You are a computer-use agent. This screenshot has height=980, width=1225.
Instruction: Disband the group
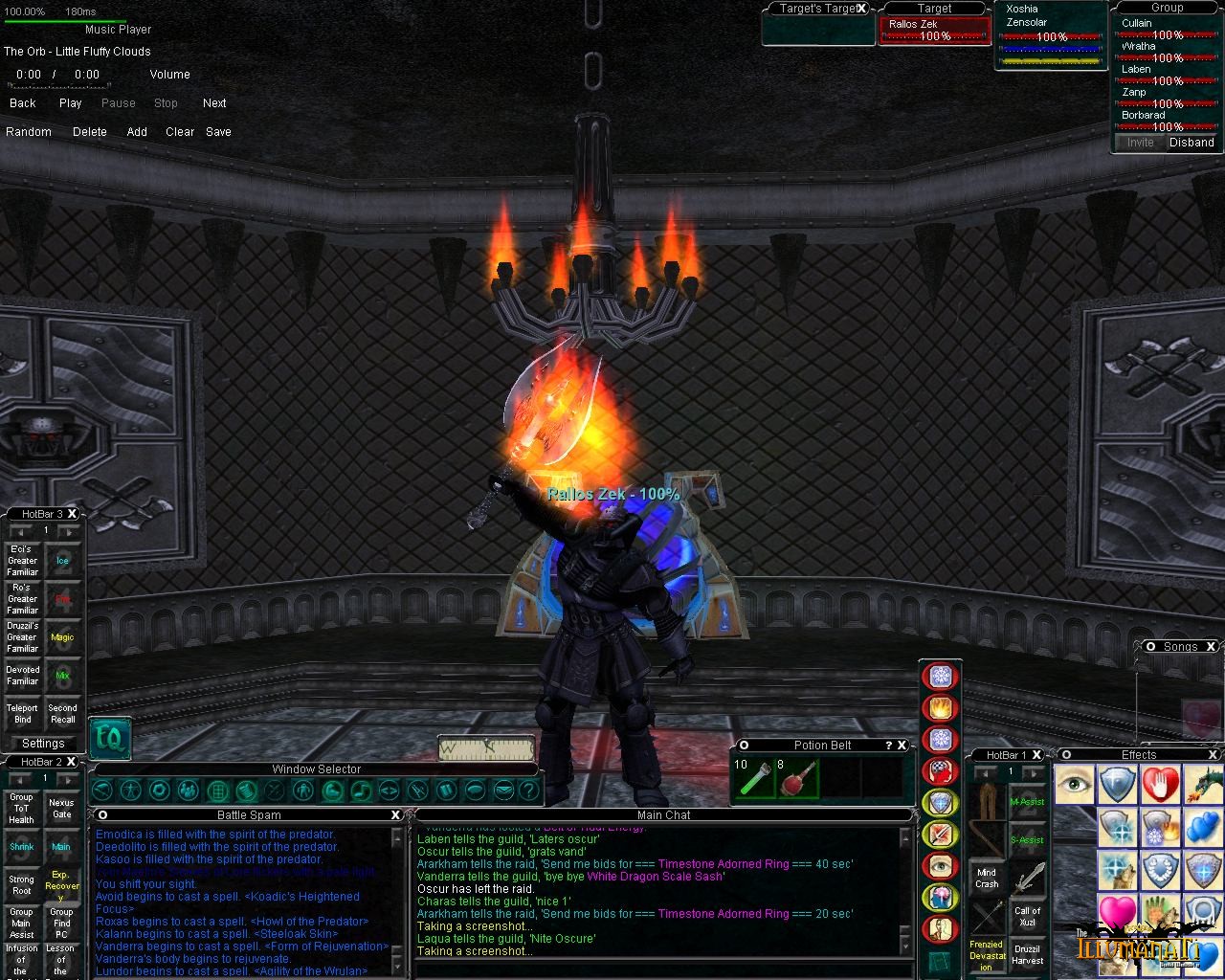1192,143
